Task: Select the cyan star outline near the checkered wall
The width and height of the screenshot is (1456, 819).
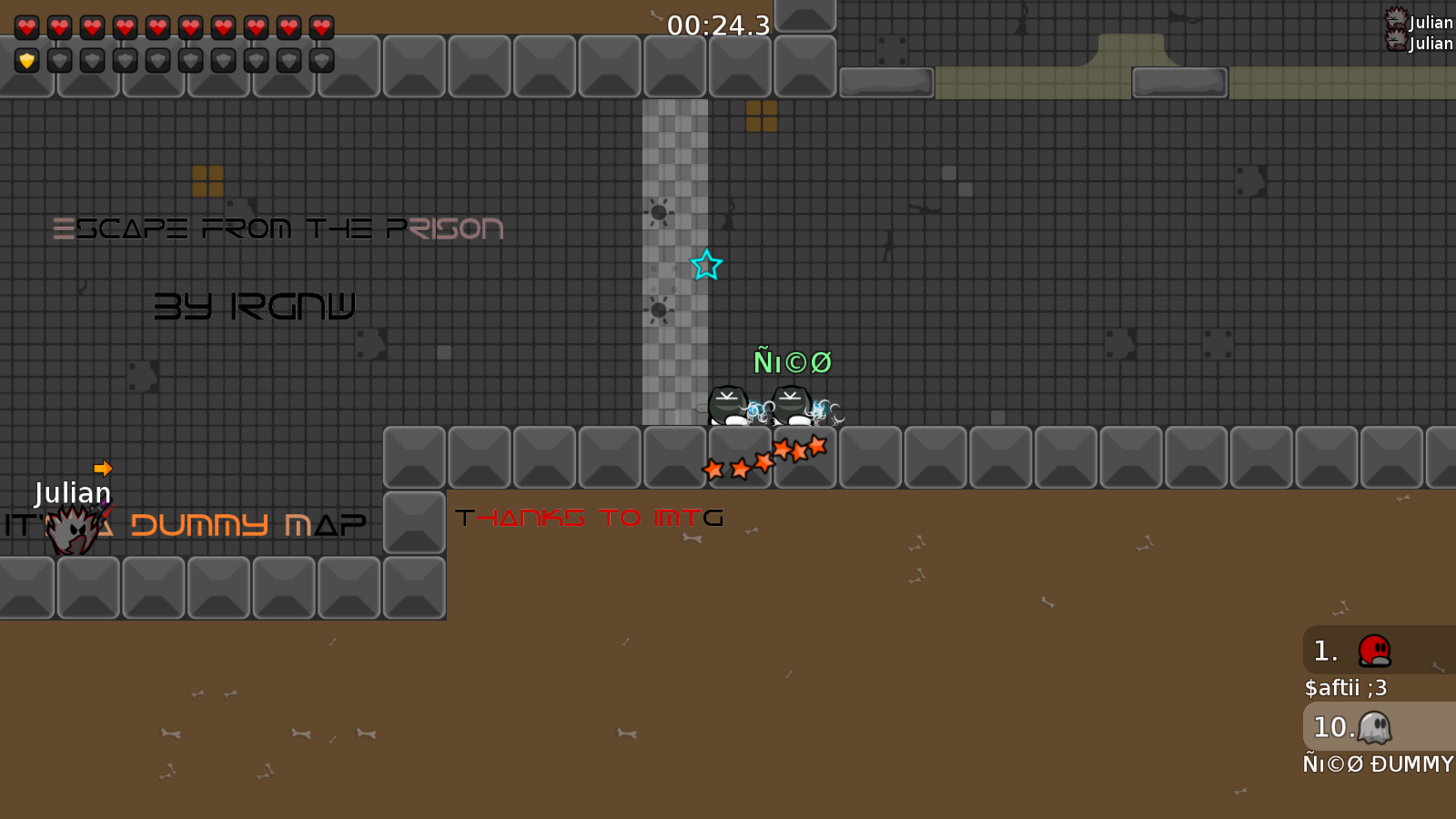Action: coord(705,268)
